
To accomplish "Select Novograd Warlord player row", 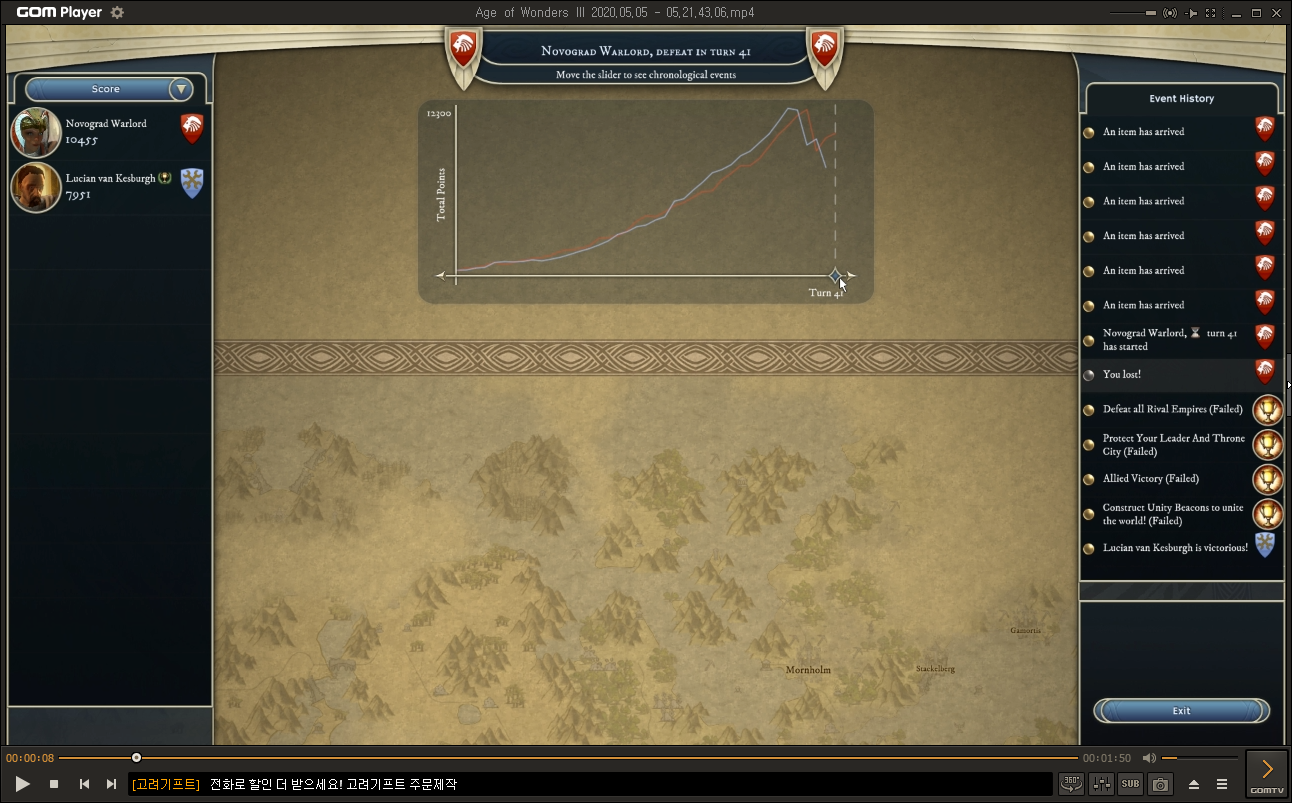I will [x=108, y=132].
